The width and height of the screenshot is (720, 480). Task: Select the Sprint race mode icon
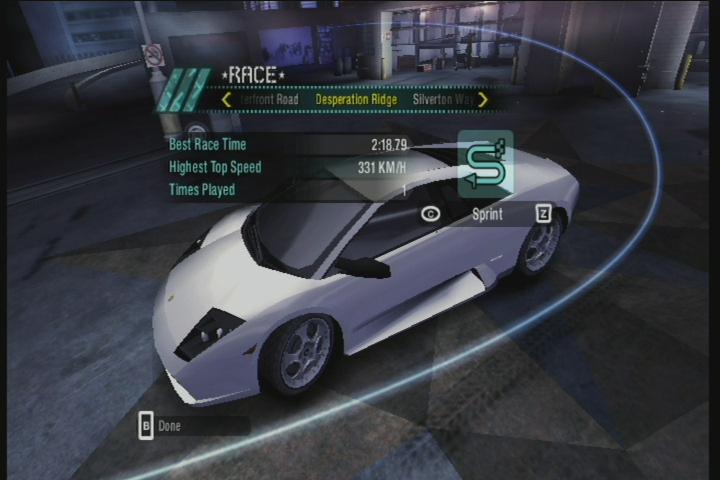[485, 164]
